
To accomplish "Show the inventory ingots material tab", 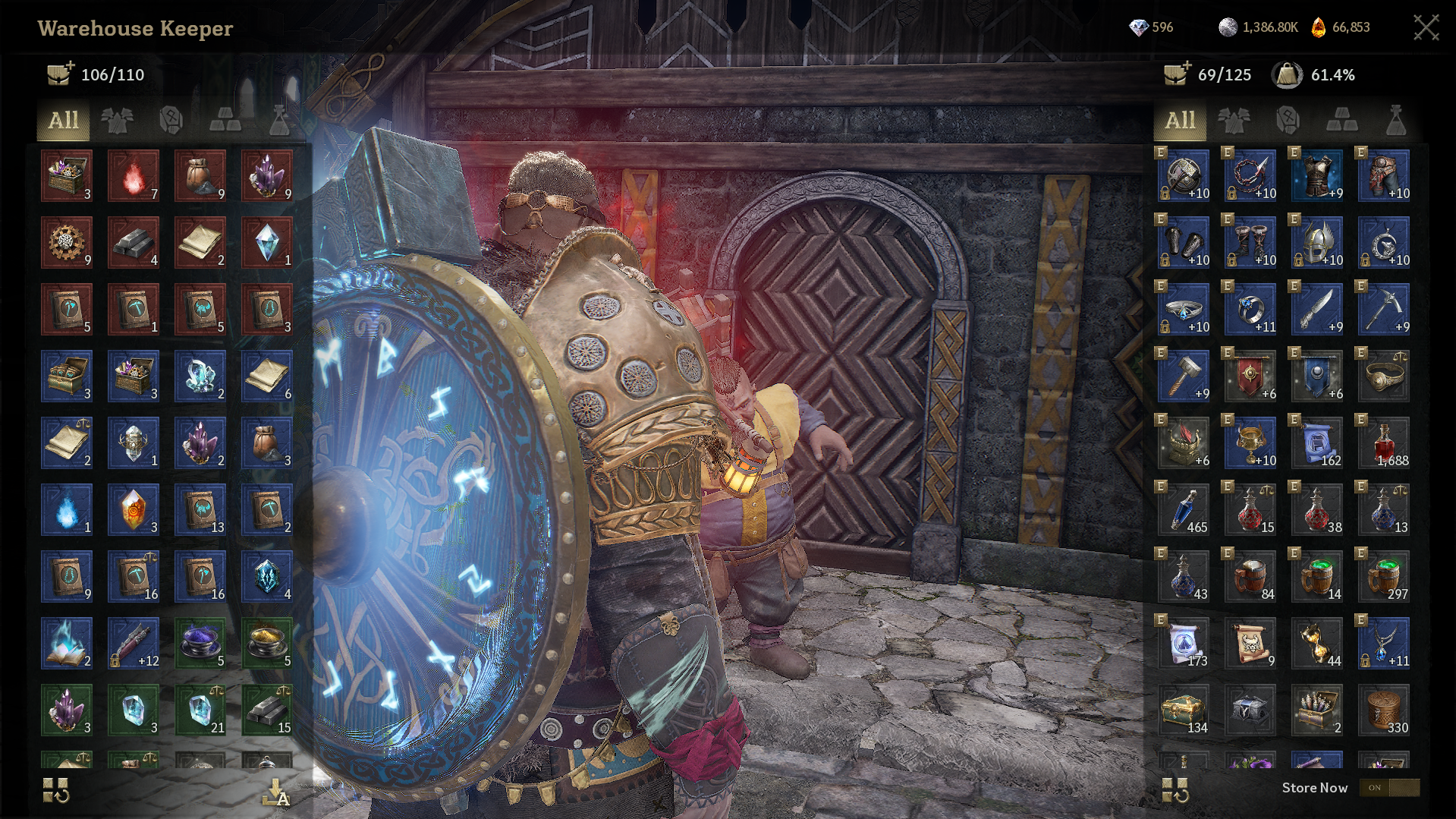I will tap(1341, 121).
